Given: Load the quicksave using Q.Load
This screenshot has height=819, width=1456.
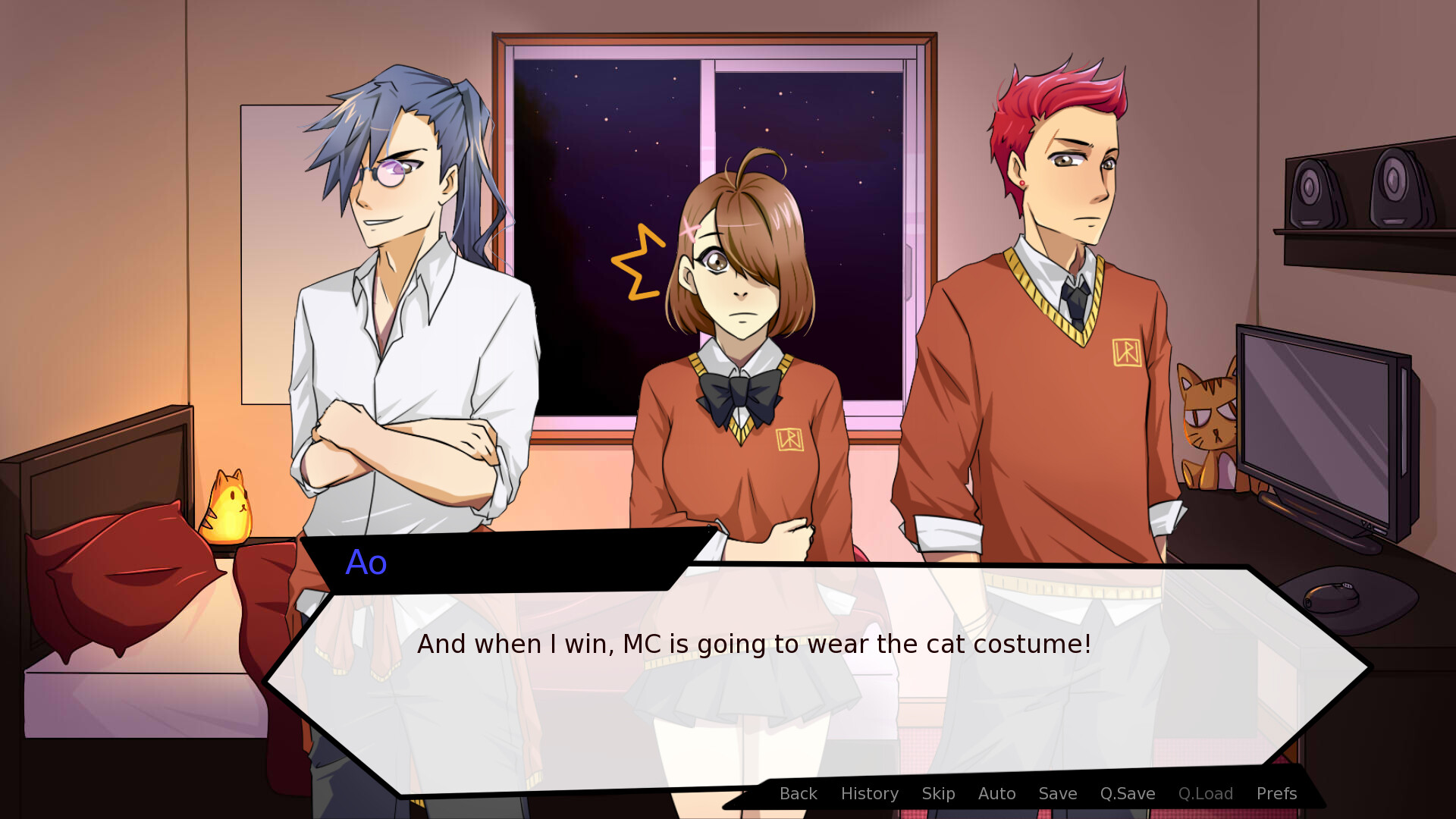Looking at the screenshot, I should pyautogui.click(x=1206, y=793).
